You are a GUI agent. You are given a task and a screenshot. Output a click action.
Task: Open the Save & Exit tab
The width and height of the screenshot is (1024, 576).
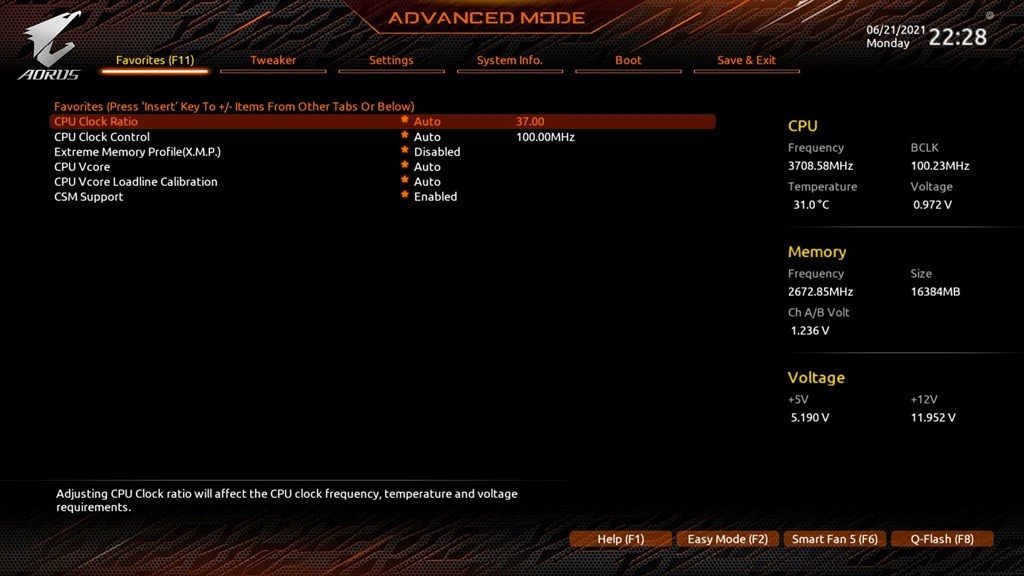746,60
